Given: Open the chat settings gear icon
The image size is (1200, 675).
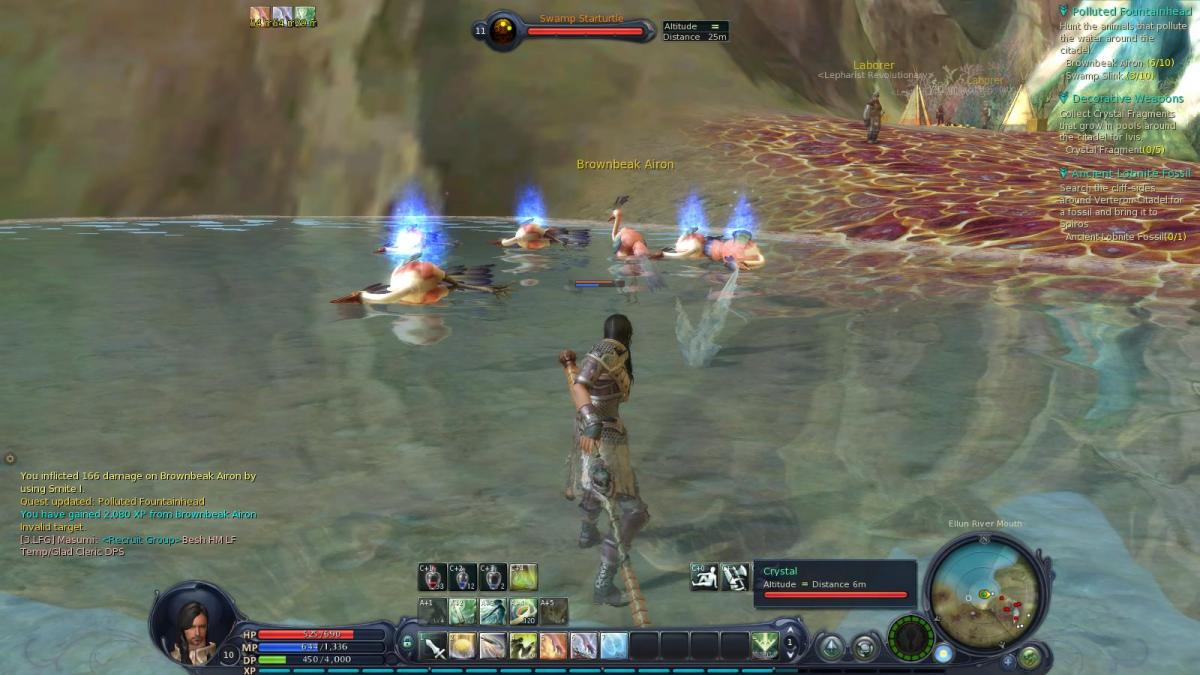Looking at the screenshot, I should tap(10, 458).
